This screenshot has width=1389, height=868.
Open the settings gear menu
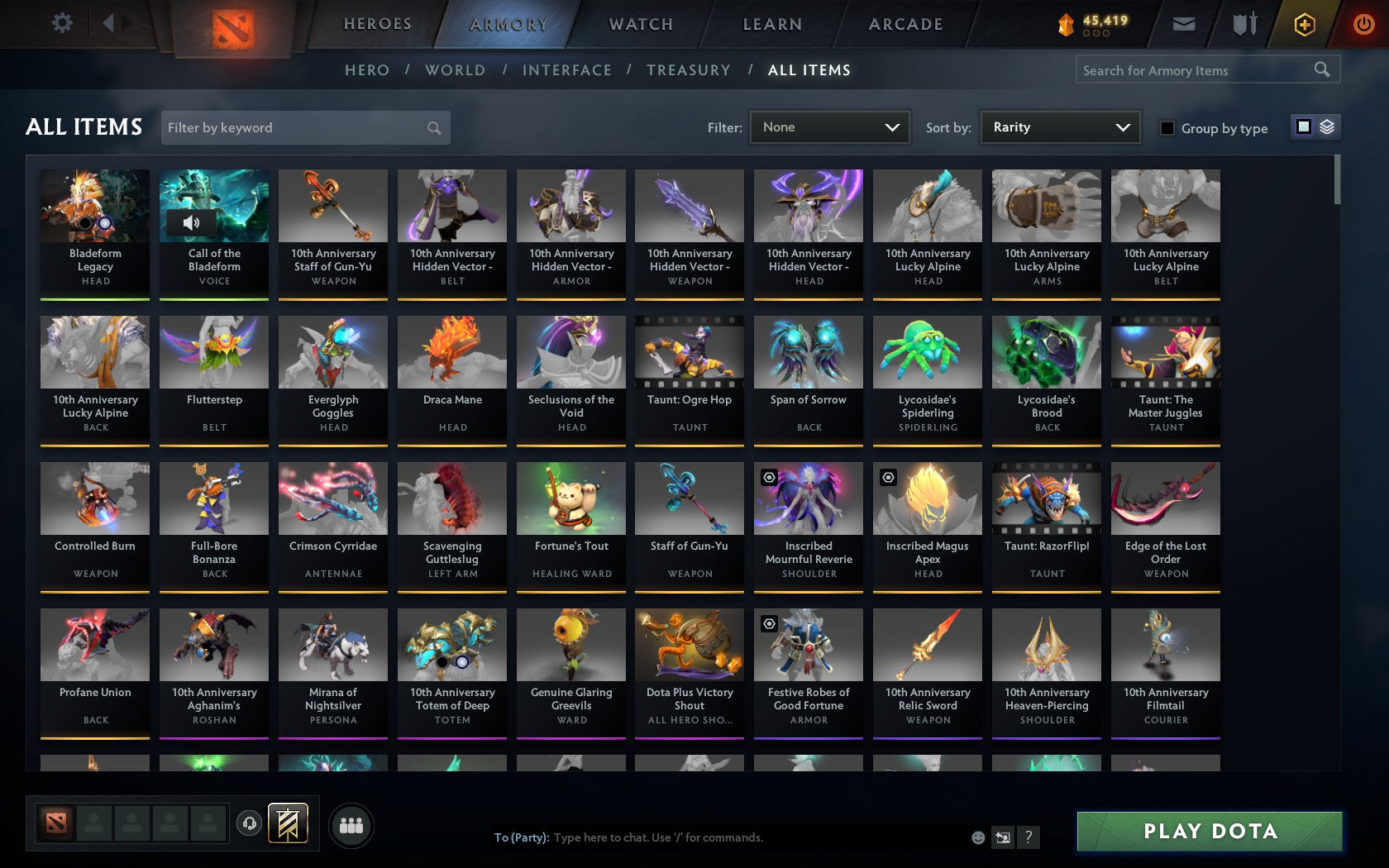coord(60,23)
